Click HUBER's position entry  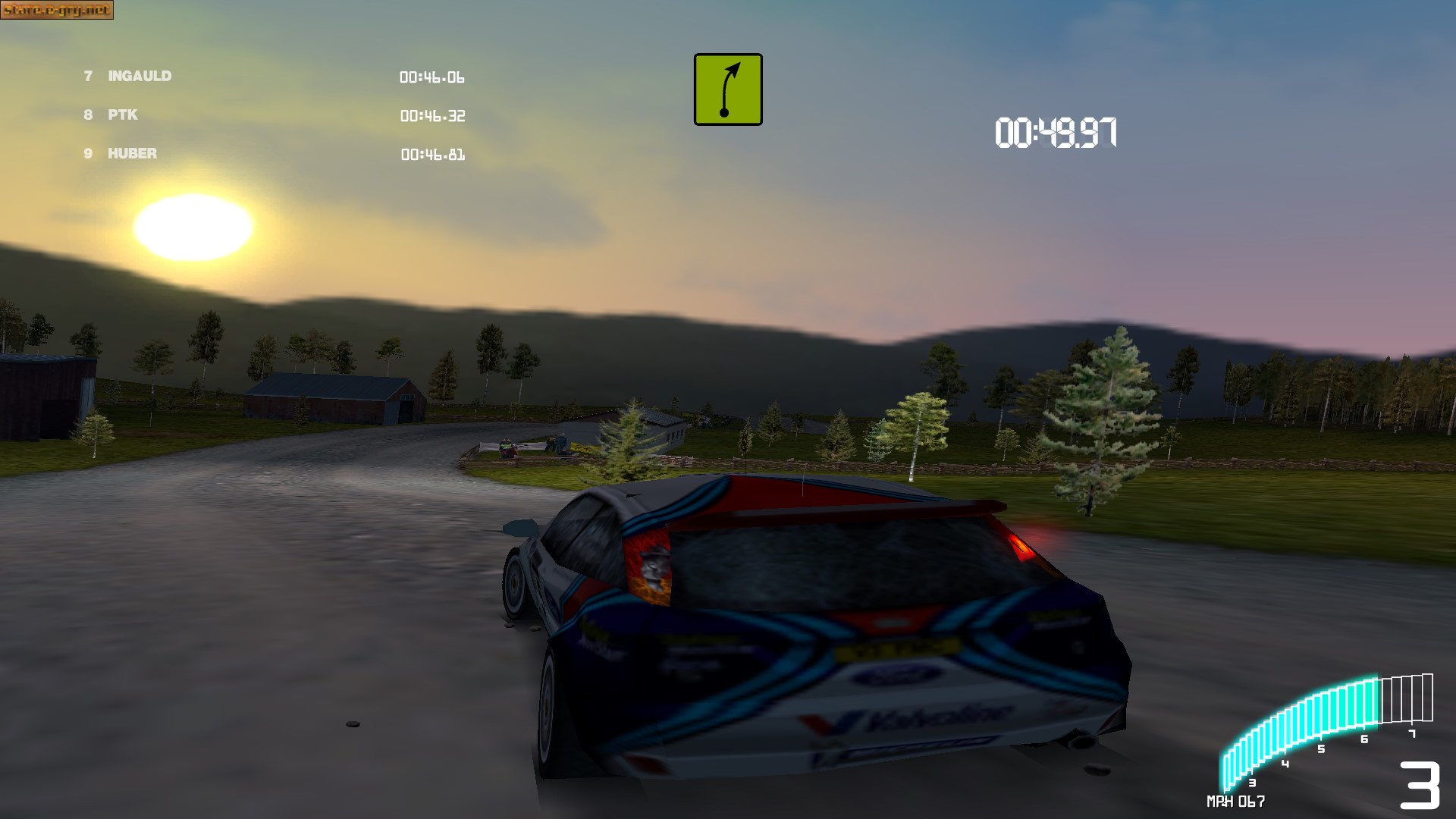[x=130, y=153]
